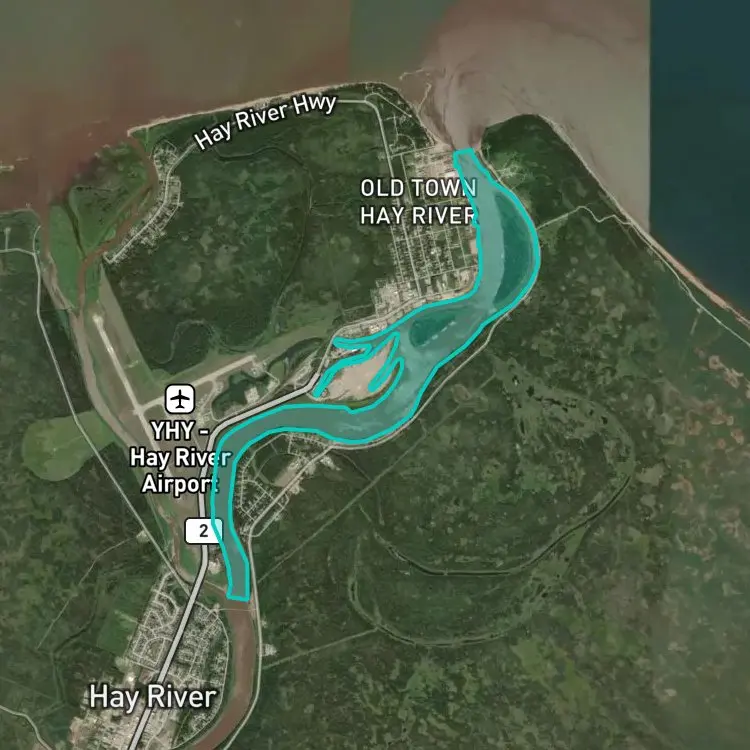Select the Old Town Hay River label
The image size is (750, 750).
[x=418, y=201]
